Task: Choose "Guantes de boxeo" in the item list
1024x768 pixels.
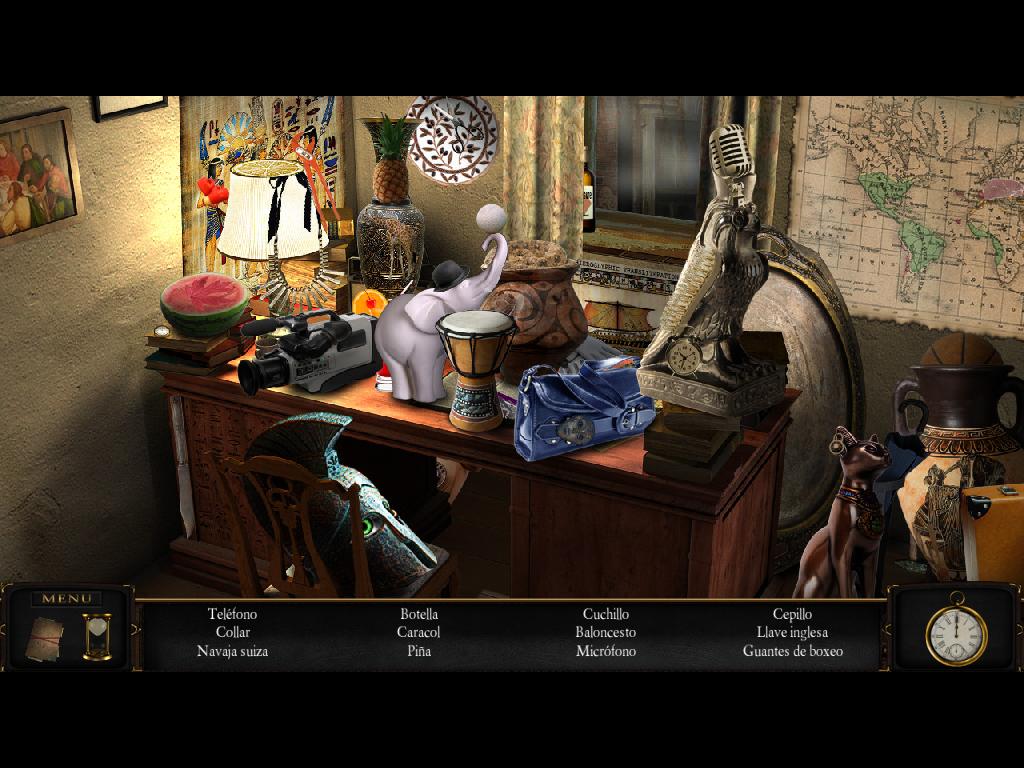Action: pyautogui.click(x=792, y=651)
